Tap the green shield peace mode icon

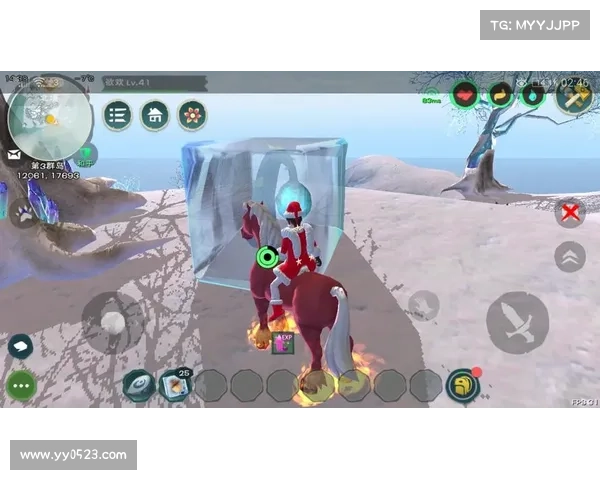(86, 156)
